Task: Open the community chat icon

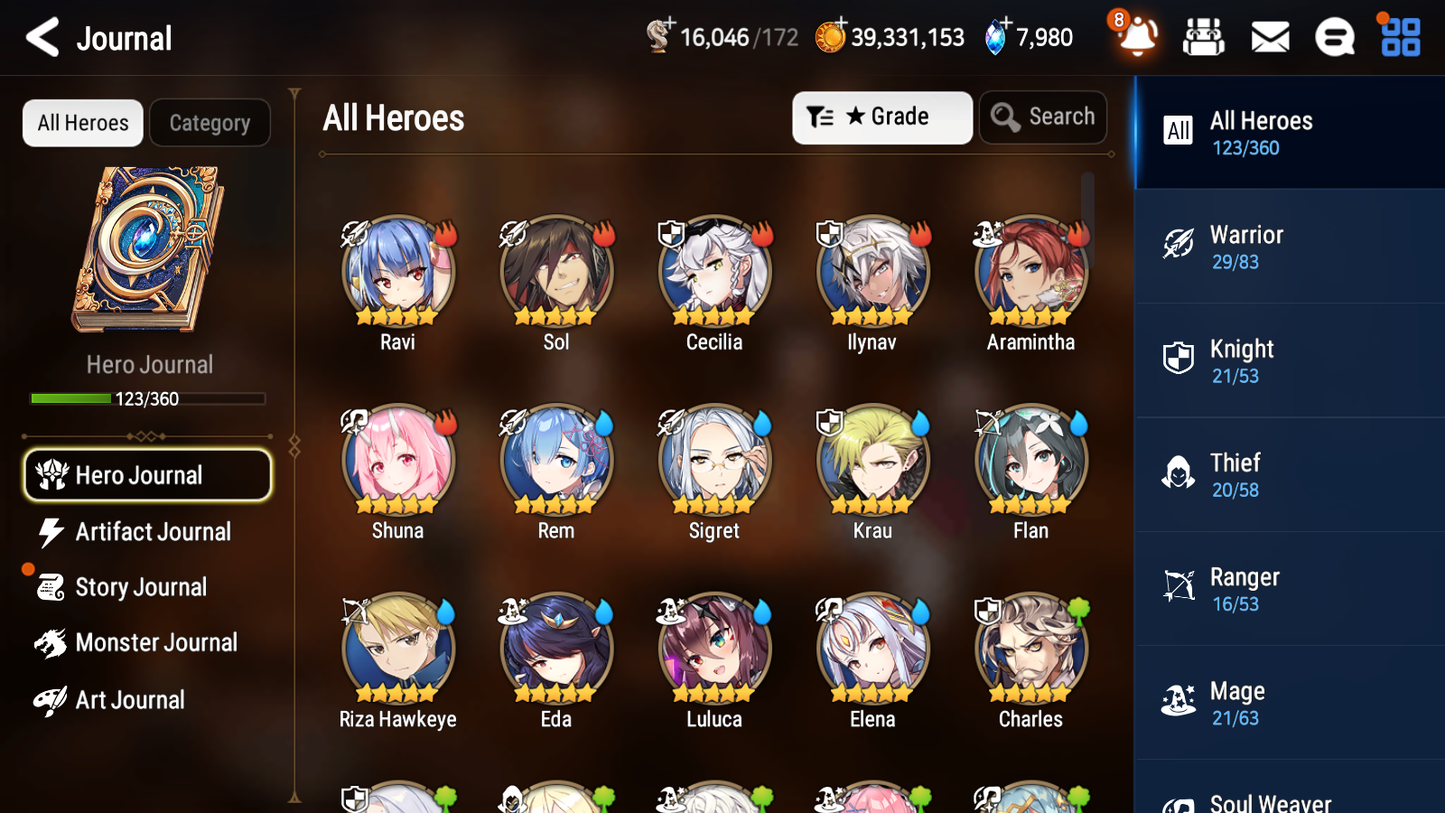Action: pos(1334,36)
